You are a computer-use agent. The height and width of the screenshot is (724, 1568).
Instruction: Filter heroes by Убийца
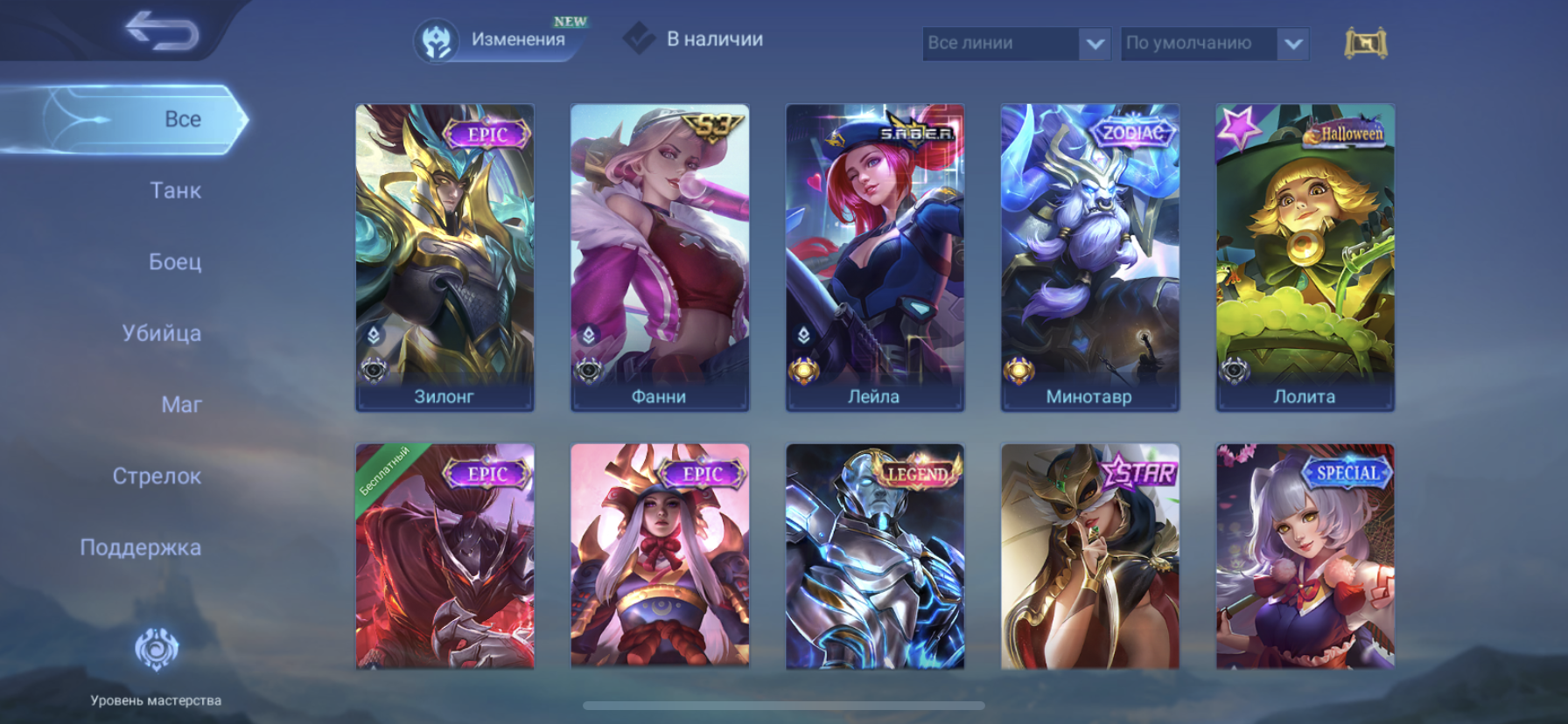(x=162, y=333)
